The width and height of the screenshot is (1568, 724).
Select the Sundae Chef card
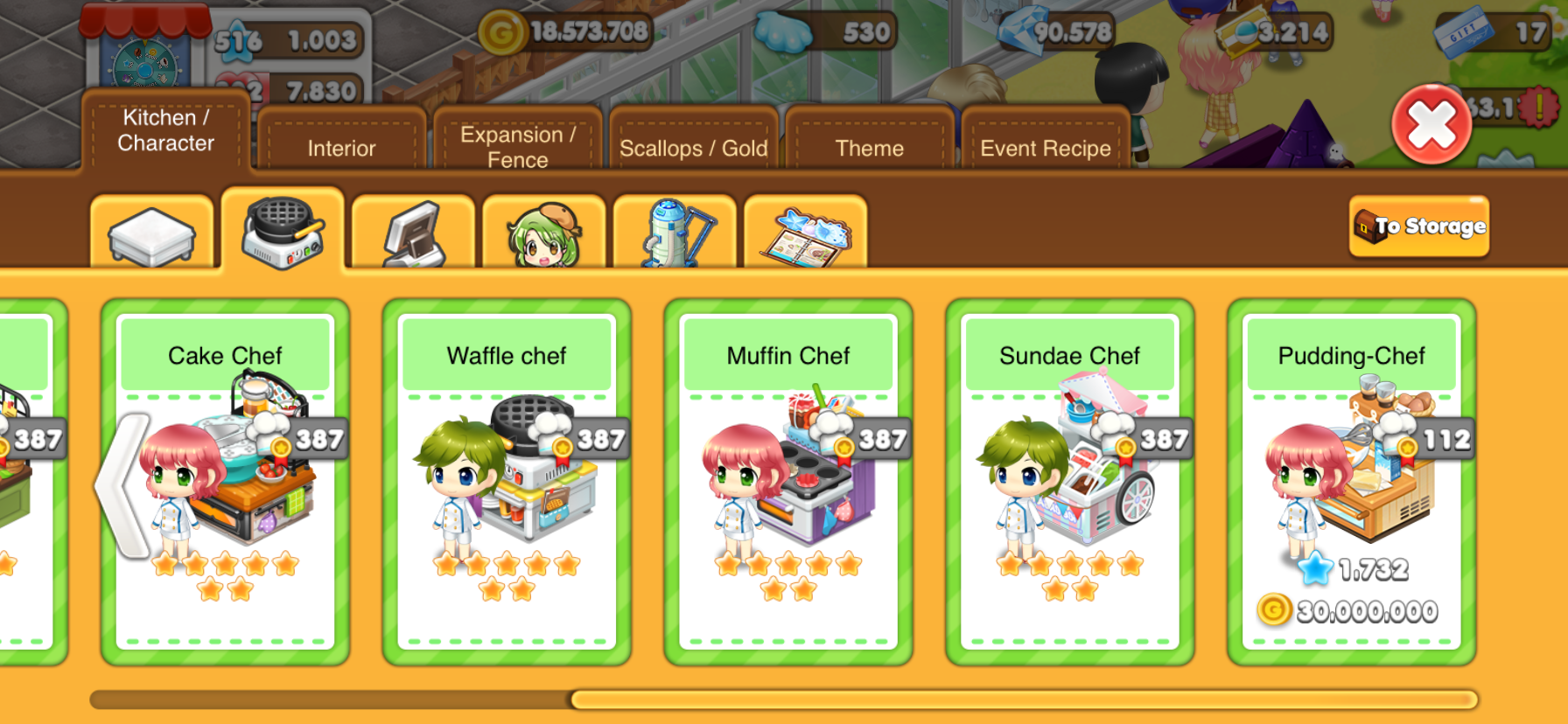[x=1070, y=481]
